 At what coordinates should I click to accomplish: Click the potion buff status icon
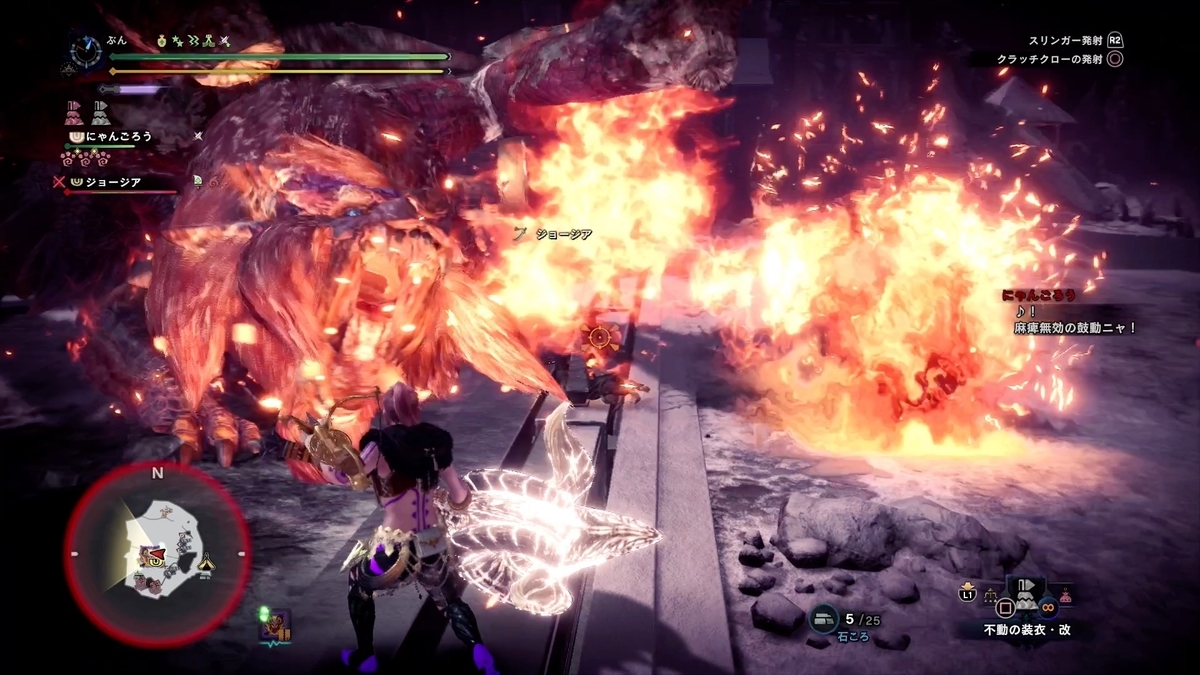[x=163, y=41]
